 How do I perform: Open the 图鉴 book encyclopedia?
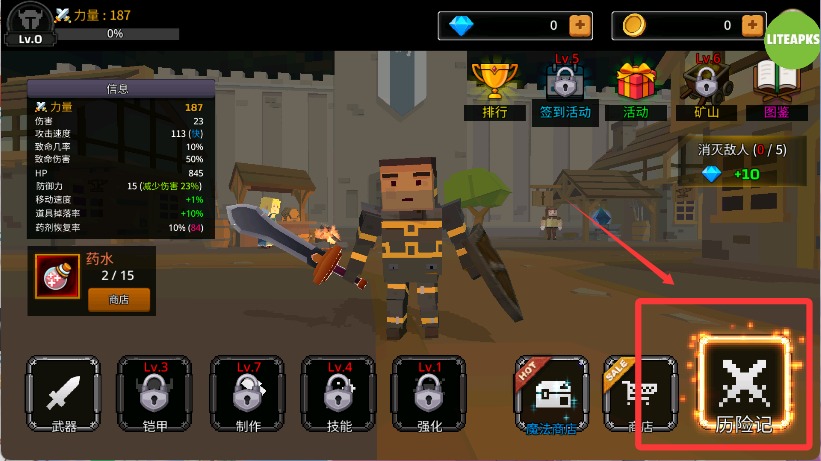[777, 88]
